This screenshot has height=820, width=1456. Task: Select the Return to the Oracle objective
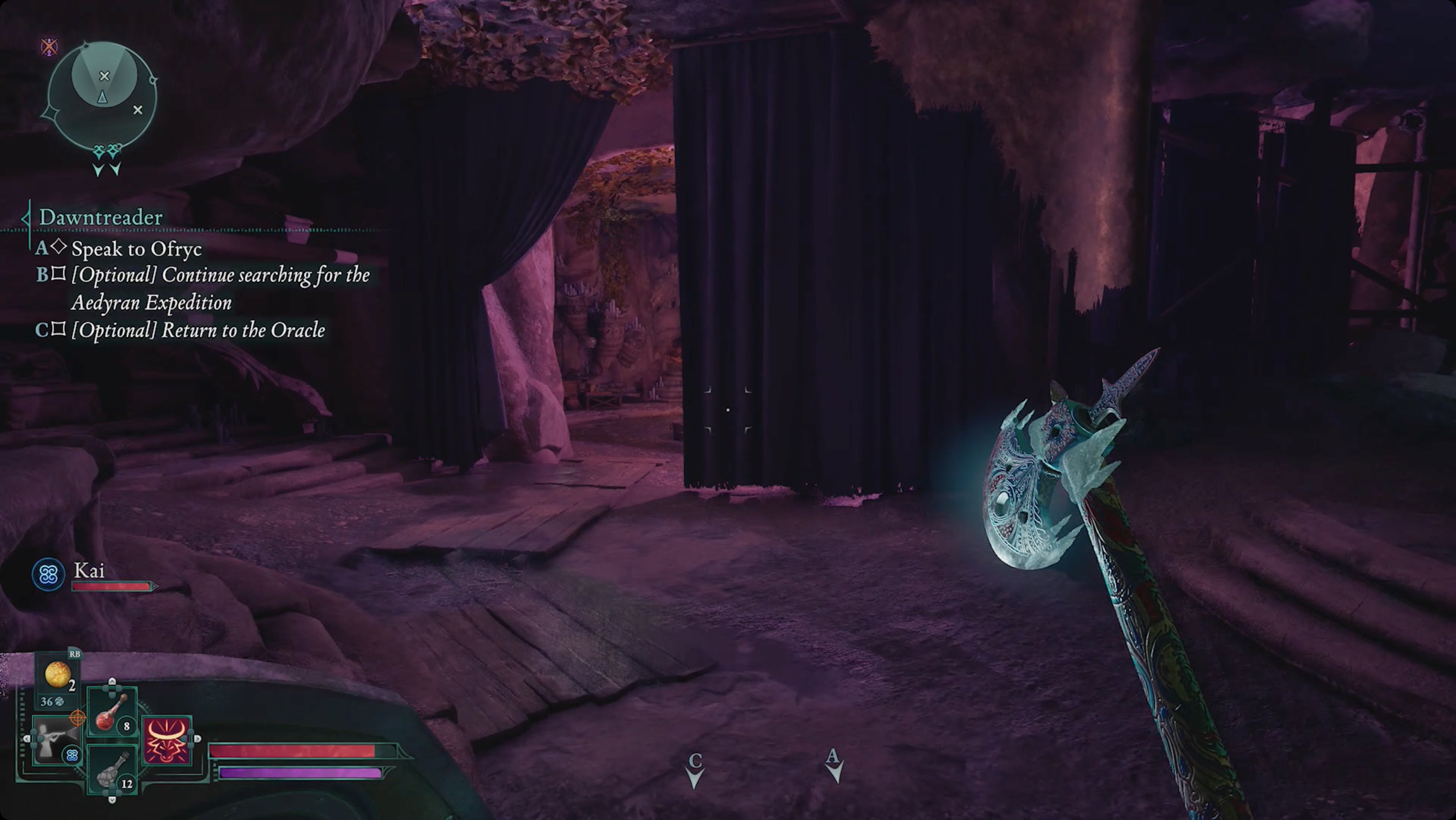pyautogui.click(x=197, y=330)
